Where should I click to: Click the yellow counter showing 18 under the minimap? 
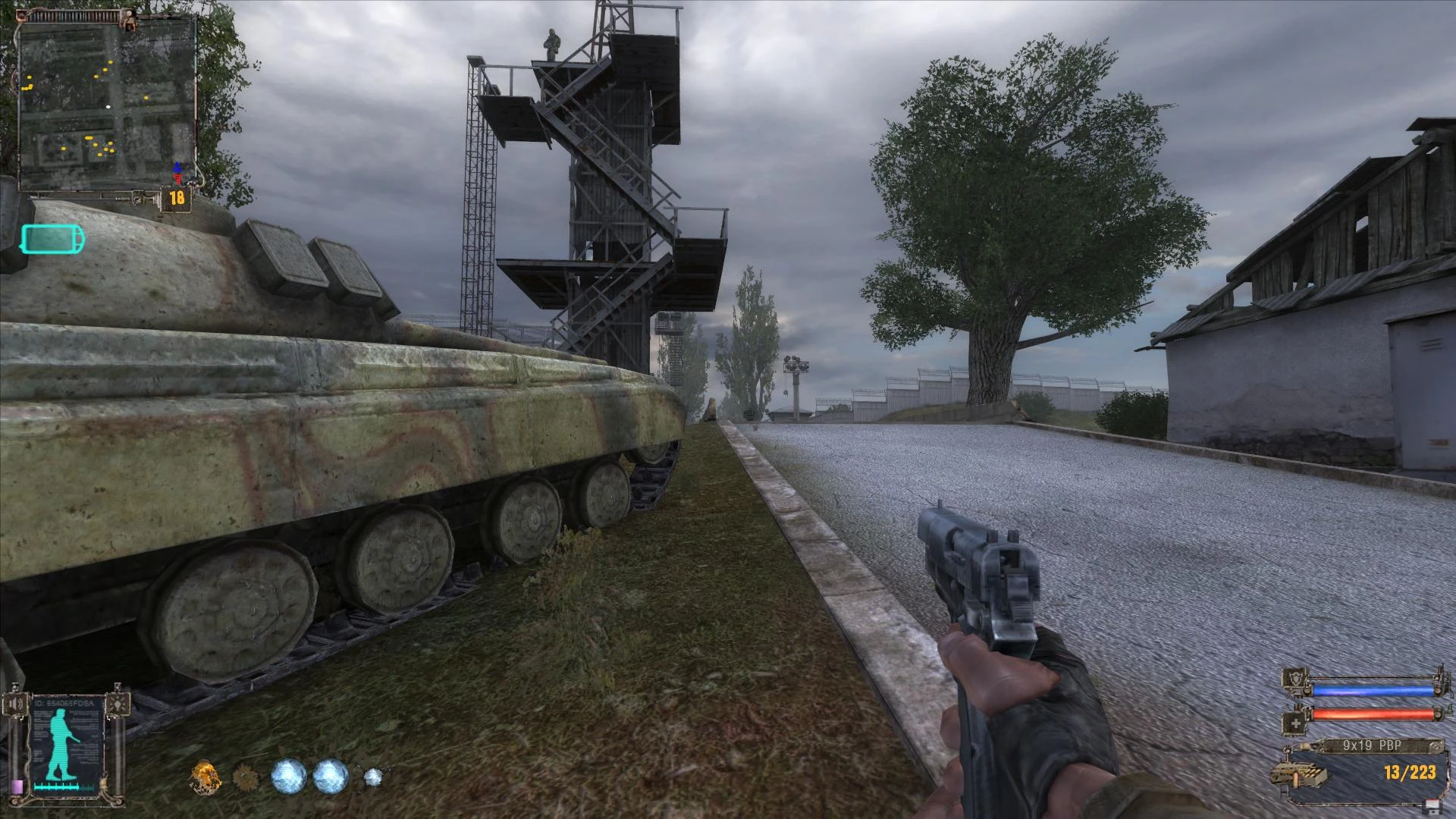pyautogui.click(x=176, y=199)
